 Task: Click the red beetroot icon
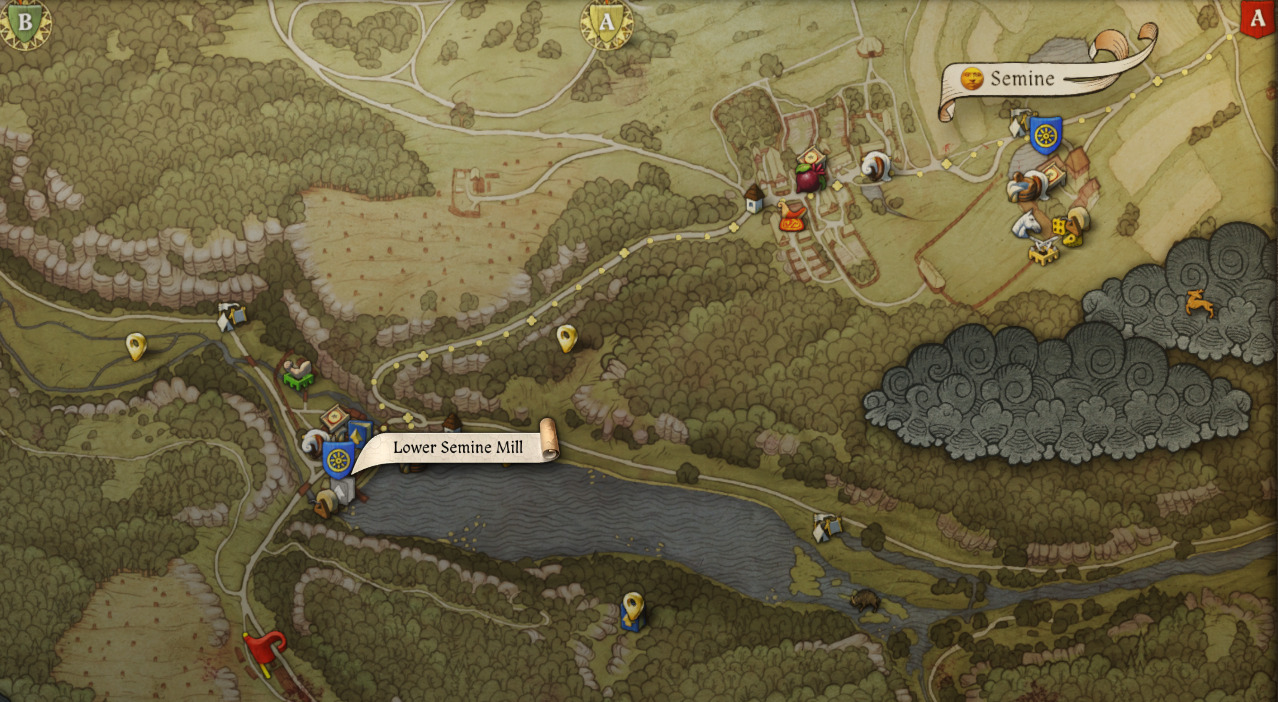point(806,180)
